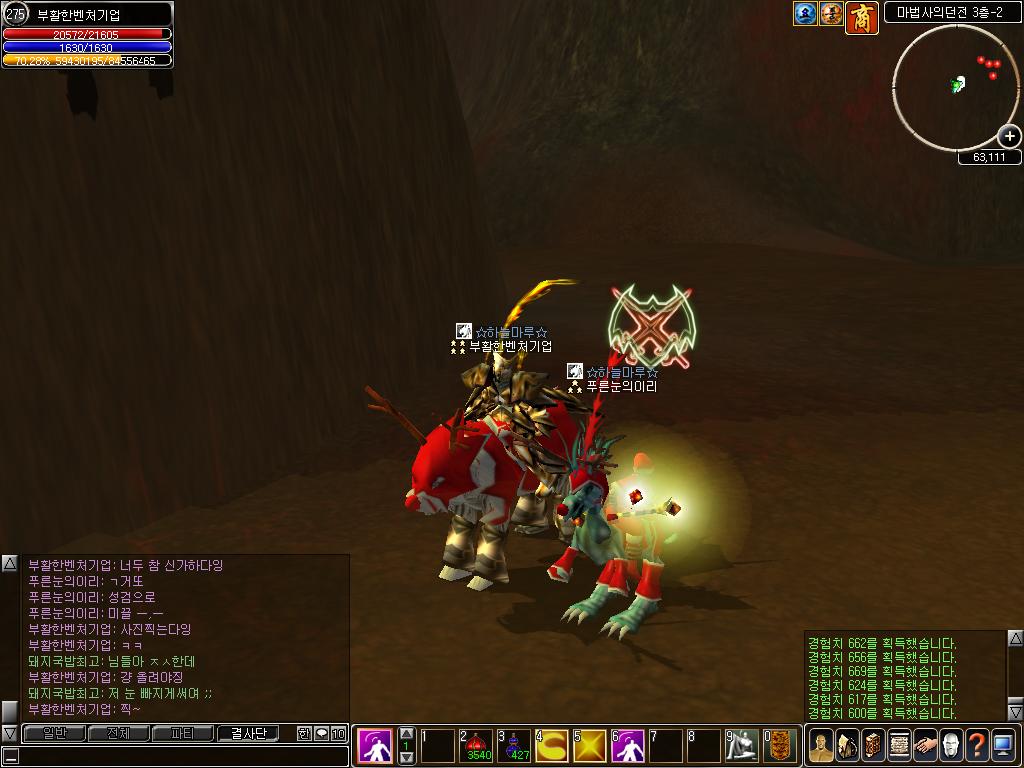Select the orange shield item in slot 0

click(781, 746)
